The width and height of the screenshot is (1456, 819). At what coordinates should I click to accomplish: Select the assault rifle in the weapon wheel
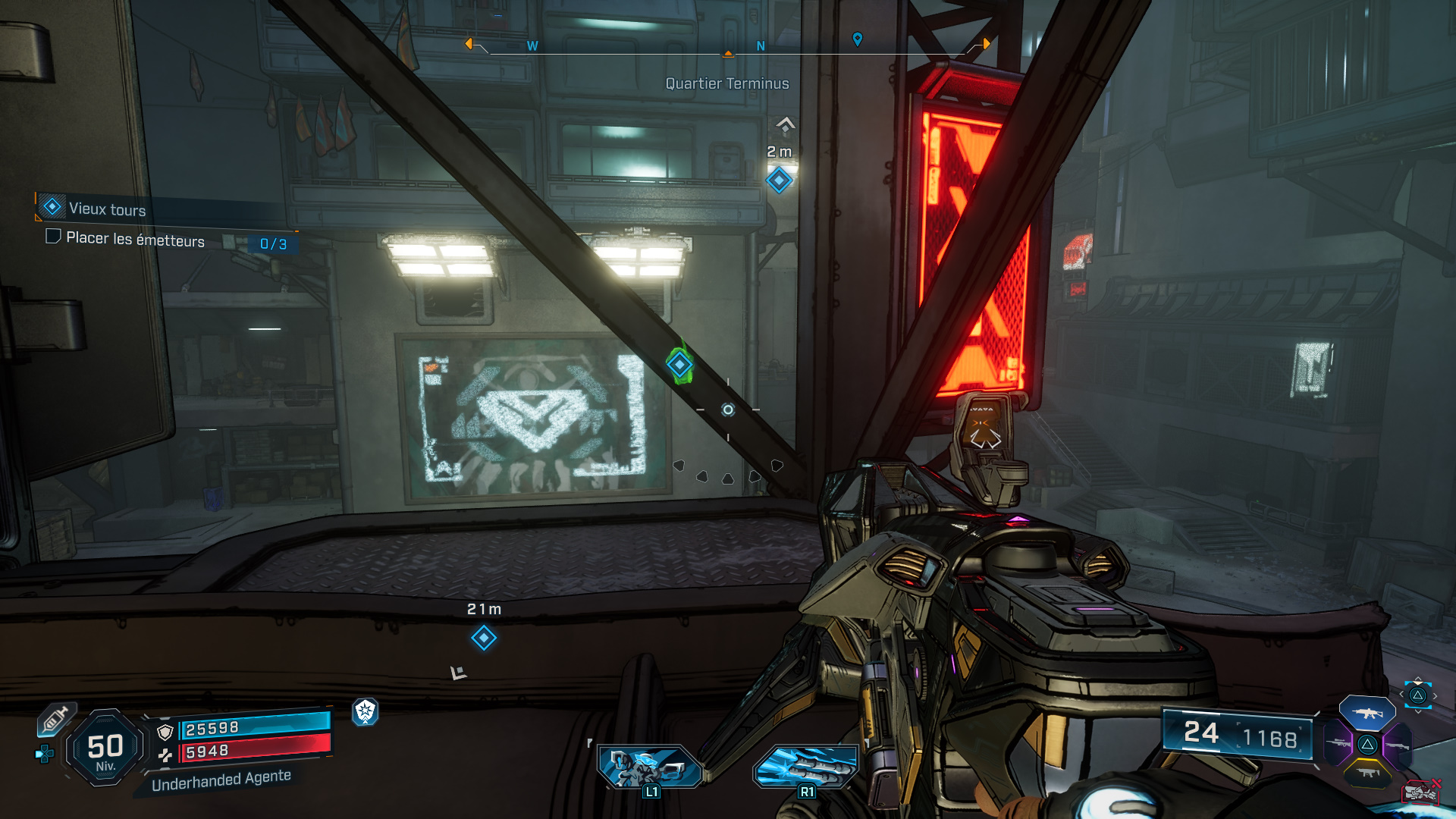tap(1367, 713)
